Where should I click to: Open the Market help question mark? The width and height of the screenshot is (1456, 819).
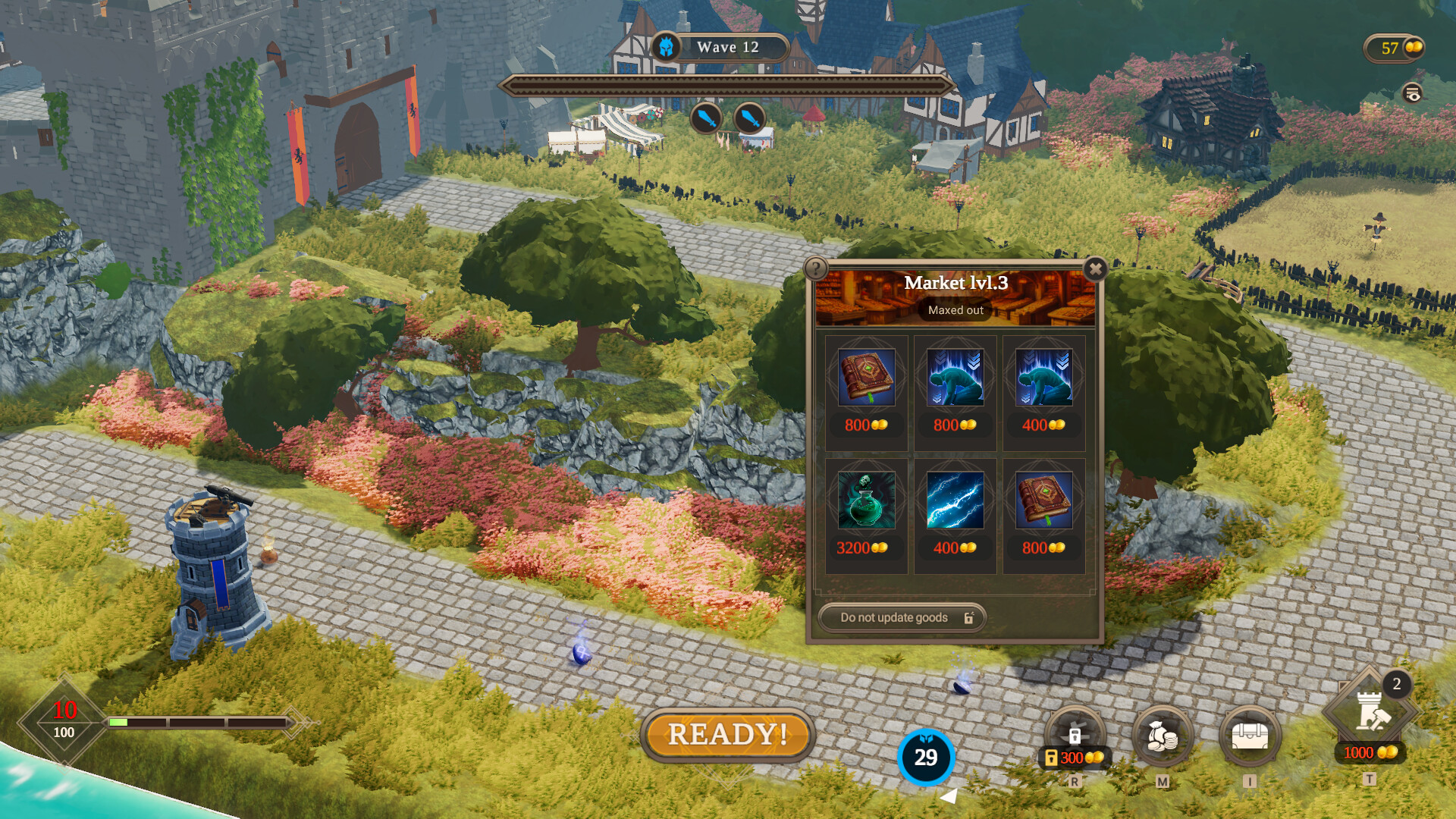click(815, 268)
